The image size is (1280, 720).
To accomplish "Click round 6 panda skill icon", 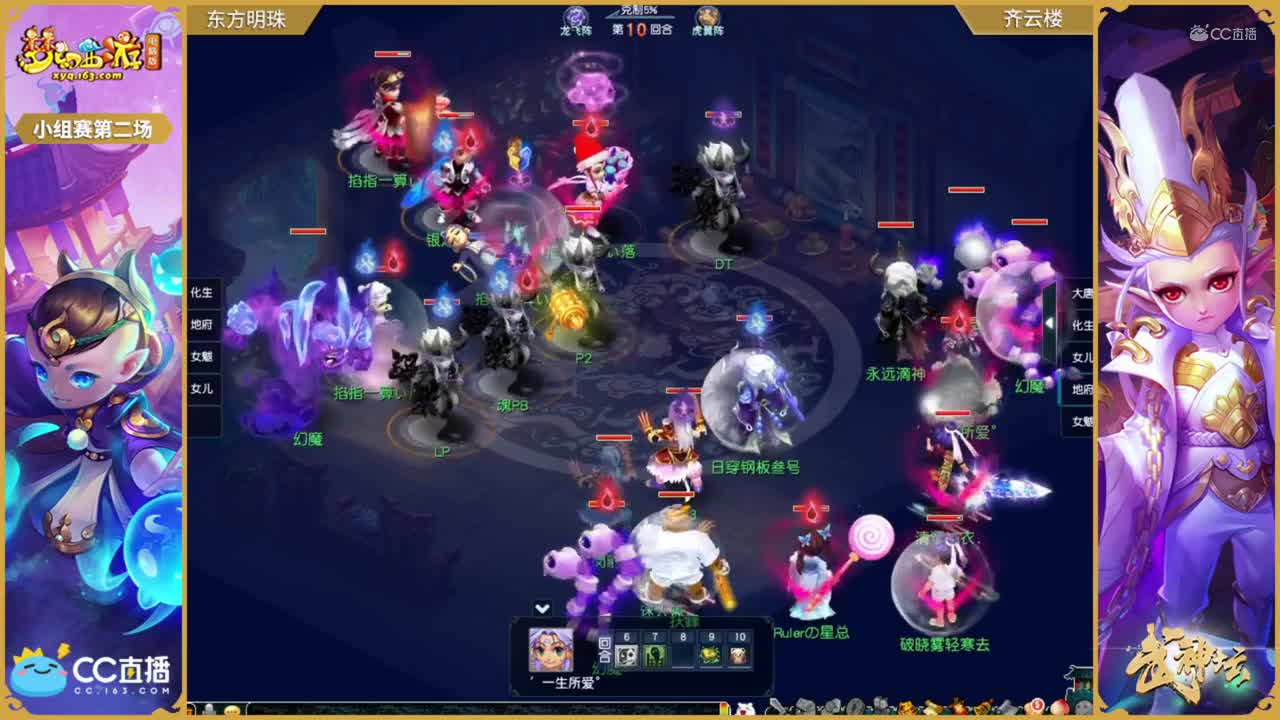I will (x=627, y=656).
